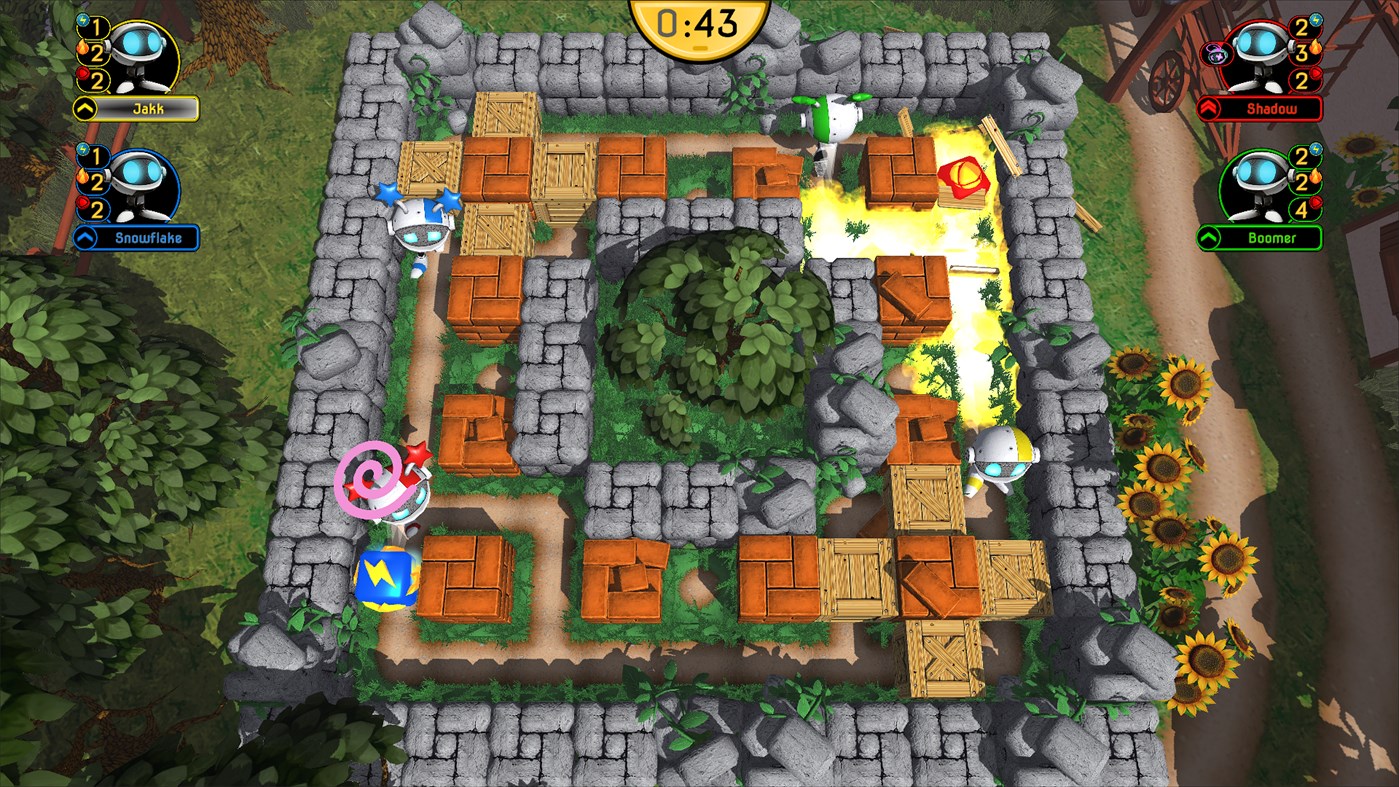The image size is (1399, 787).
Task: Click Snowflake's lightning stat icon
Action: 83,150
